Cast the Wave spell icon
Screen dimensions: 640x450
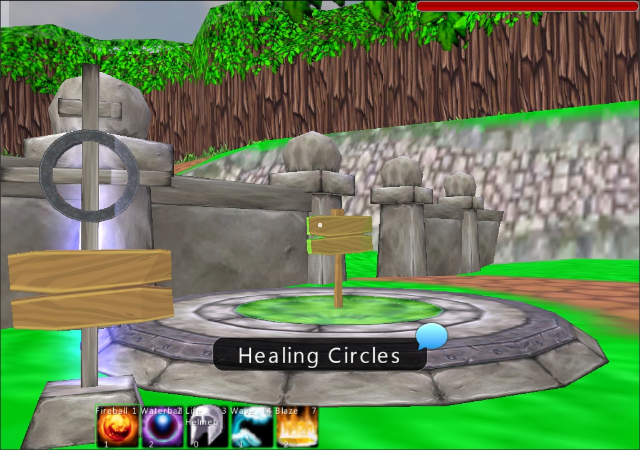tap(251, 430)
